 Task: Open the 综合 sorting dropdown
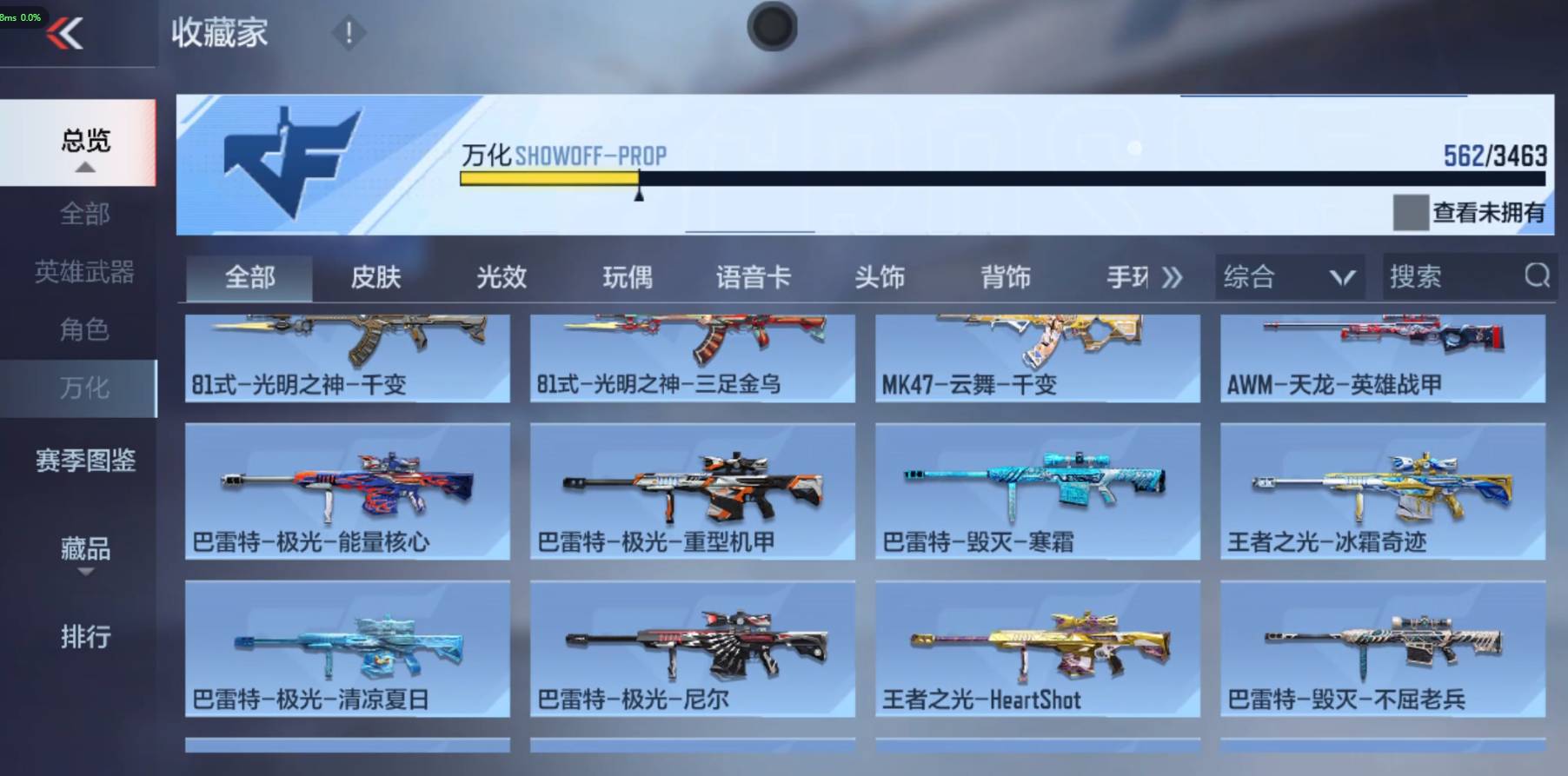(x=1290, y=277)
